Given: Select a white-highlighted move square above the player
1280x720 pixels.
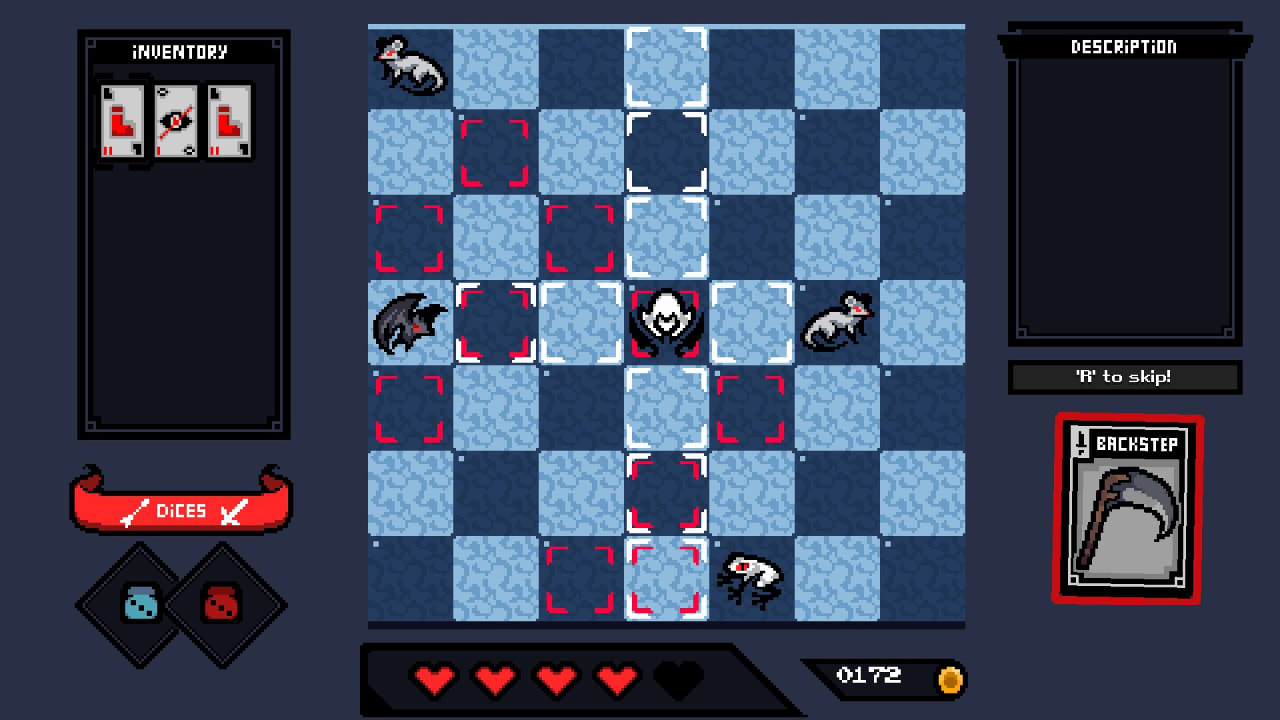Looking at the screenshot, I should [666, 235].
